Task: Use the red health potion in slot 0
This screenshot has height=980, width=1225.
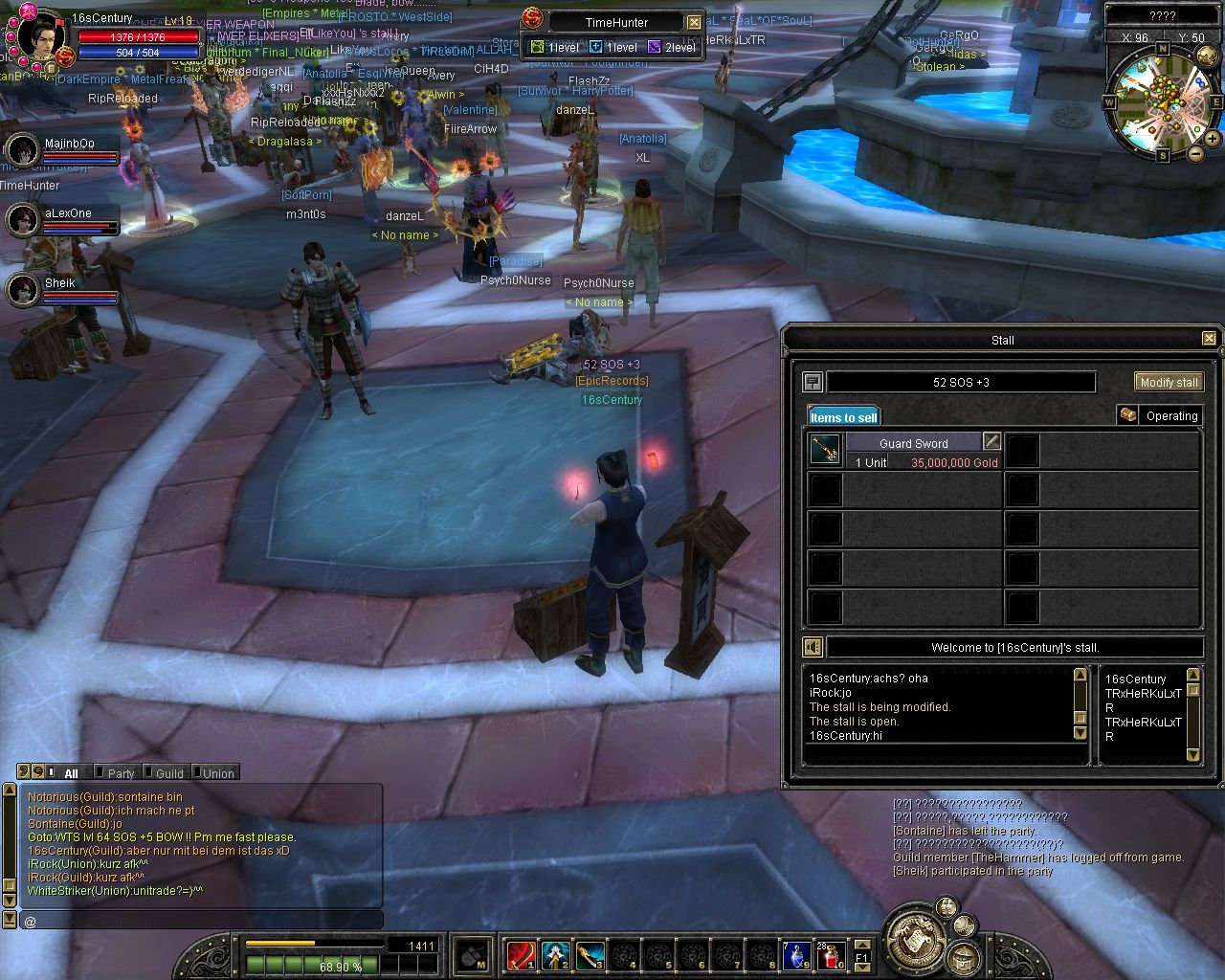Action: click(831, 954)
